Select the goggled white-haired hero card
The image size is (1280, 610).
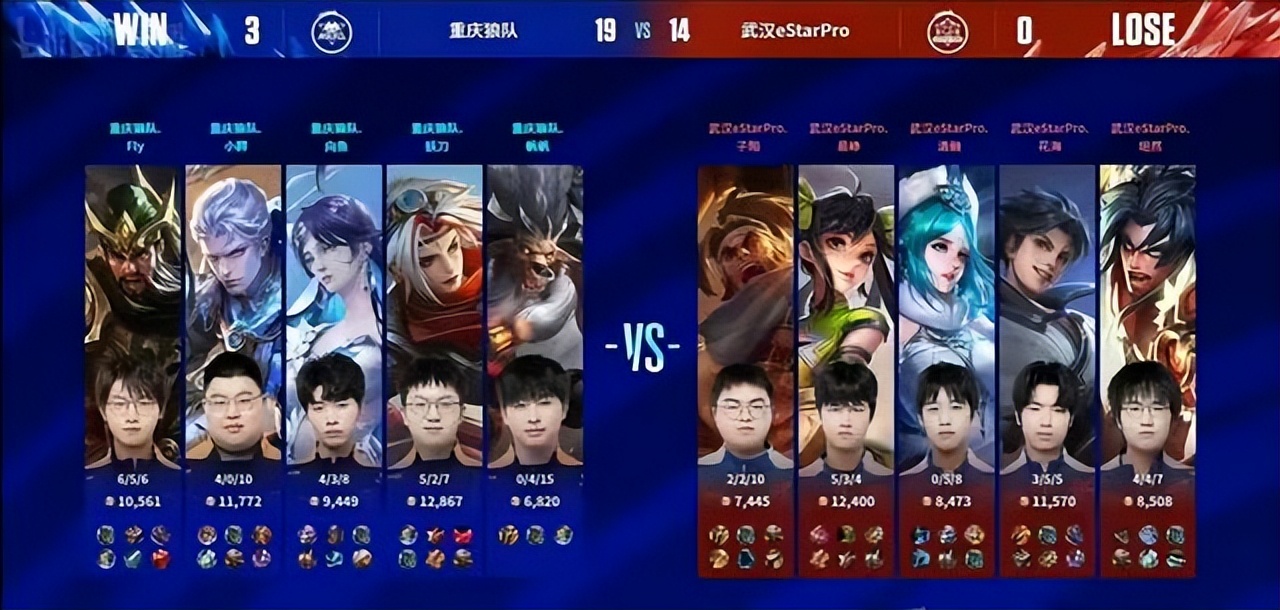434,315
